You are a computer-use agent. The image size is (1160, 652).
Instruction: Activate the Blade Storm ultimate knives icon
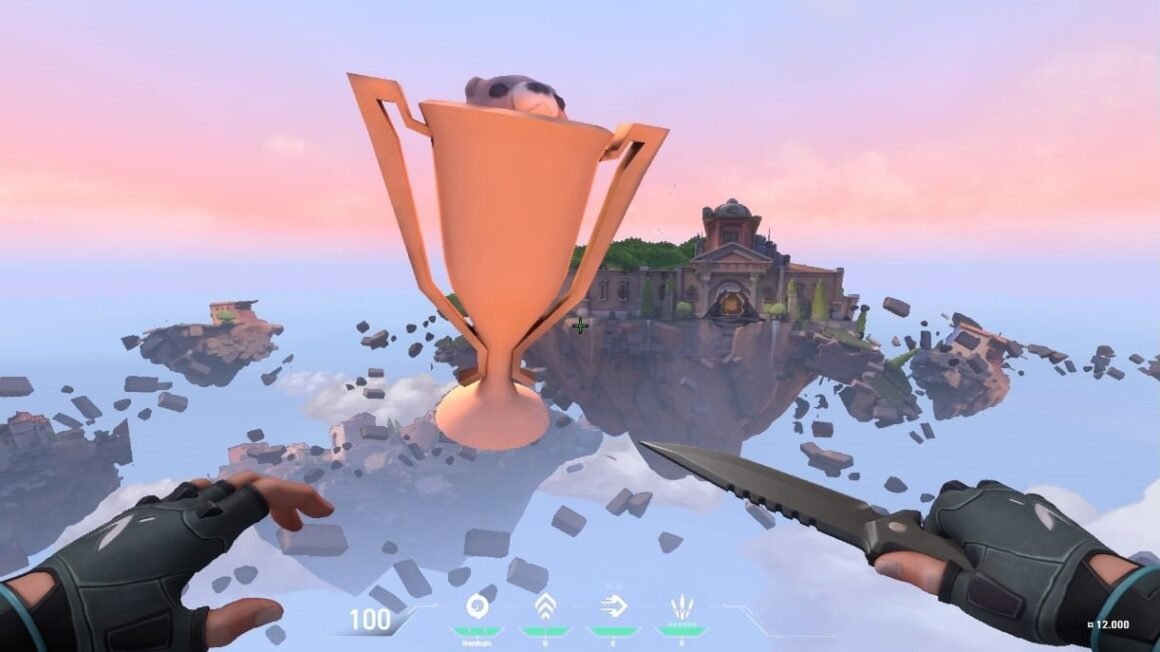(x=681, y=606)
